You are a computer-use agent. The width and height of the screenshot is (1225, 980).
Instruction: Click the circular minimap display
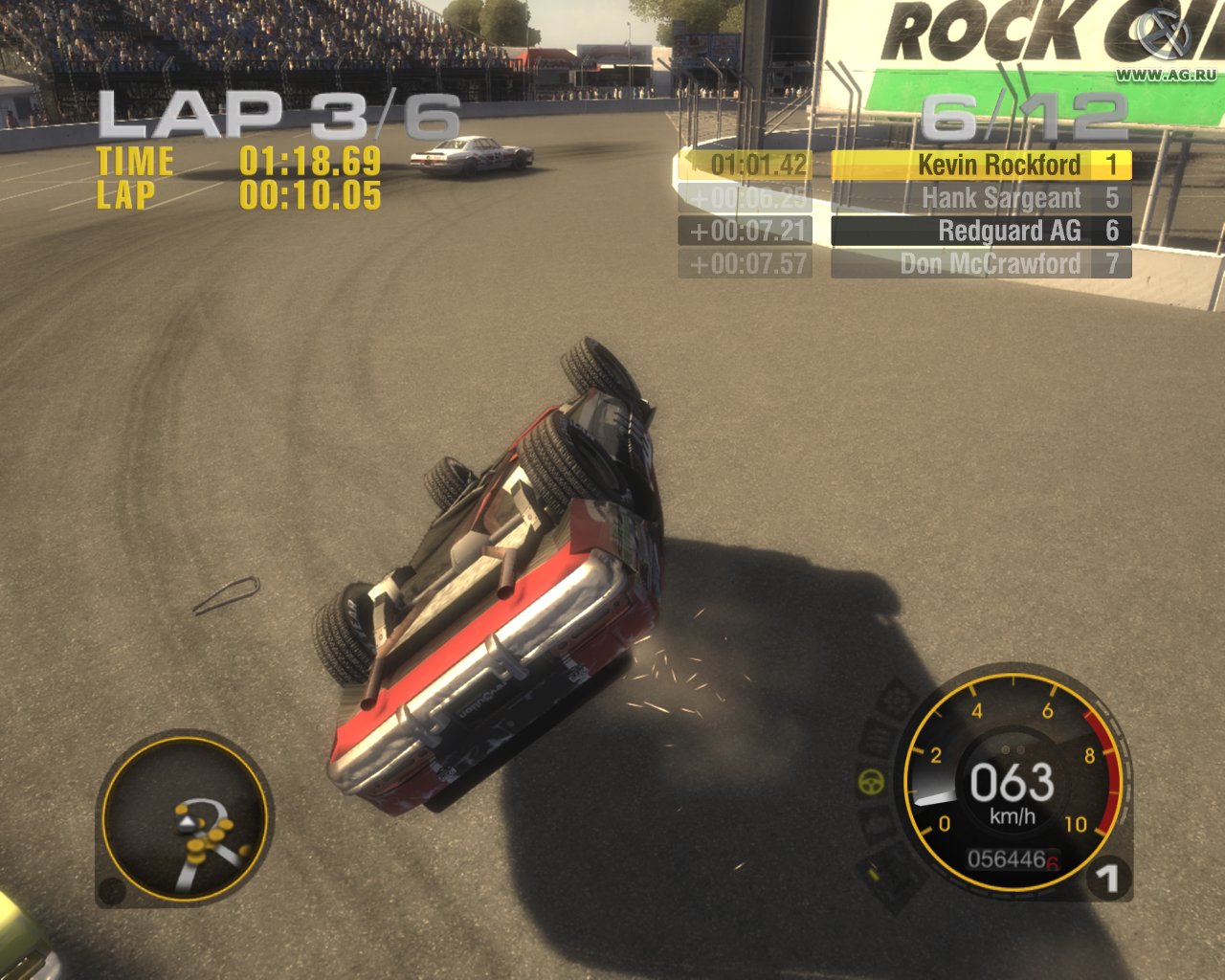pyautogui.click(x=184, y=823)
